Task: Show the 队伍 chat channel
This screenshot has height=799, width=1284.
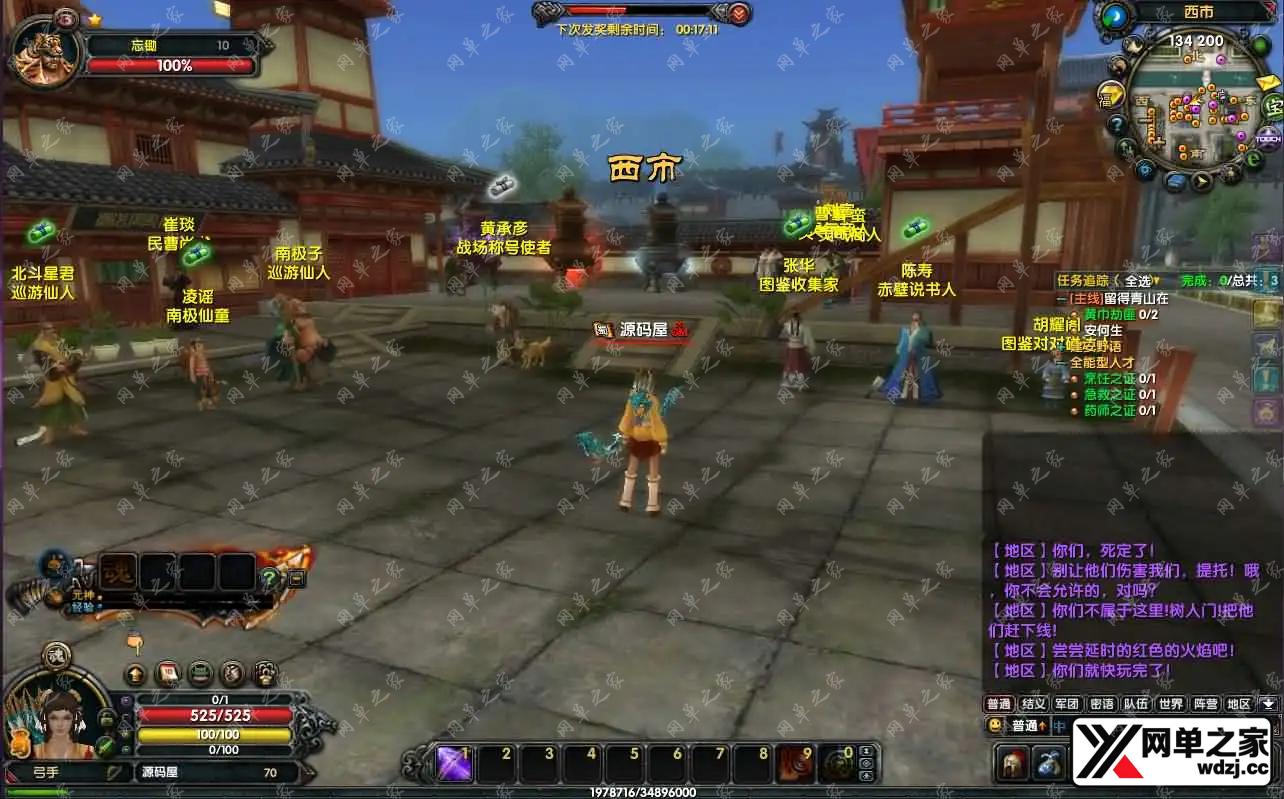Action: 1136,704
